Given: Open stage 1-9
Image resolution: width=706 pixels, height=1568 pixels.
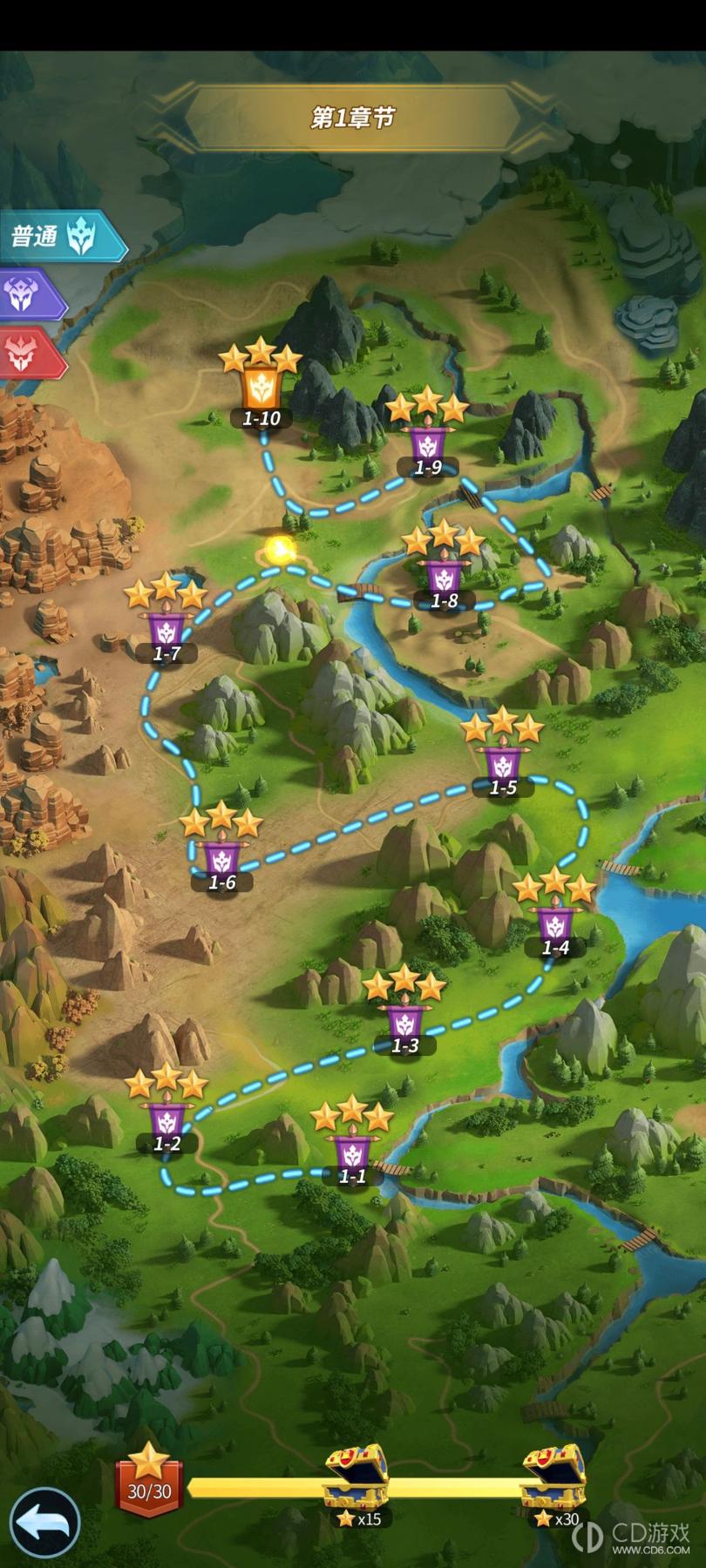Looking at the screenshot, I should 427,446.
